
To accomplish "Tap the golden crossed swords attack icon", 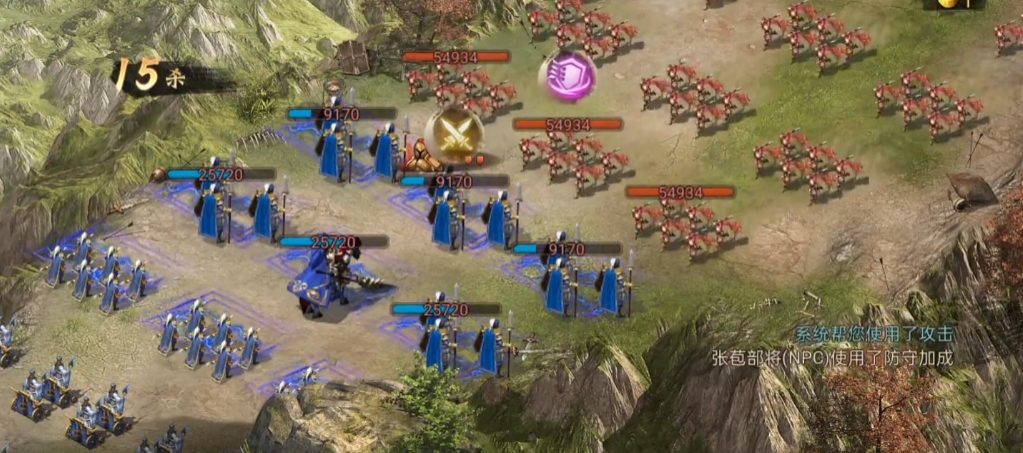I will point(455,134).
